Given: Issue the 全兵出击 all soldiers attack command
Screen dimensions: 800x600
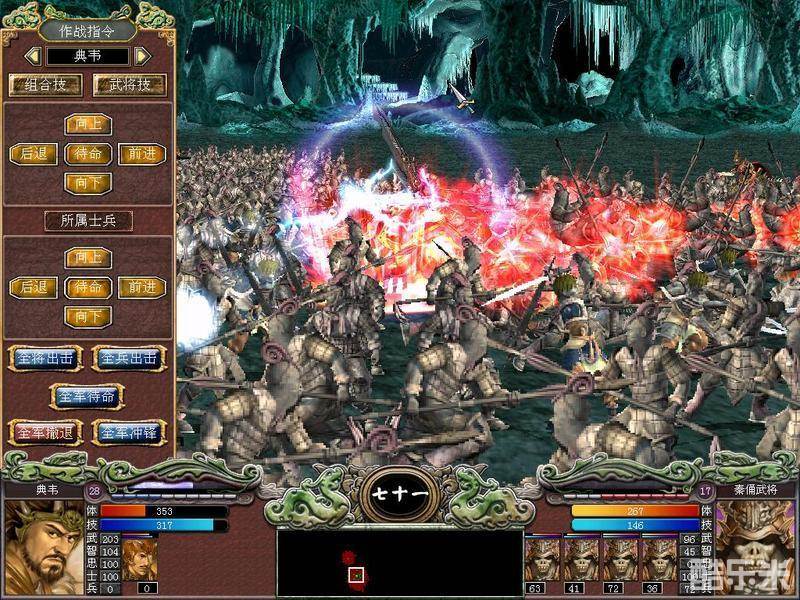Looking at the screenshot, I should (129, 358).
